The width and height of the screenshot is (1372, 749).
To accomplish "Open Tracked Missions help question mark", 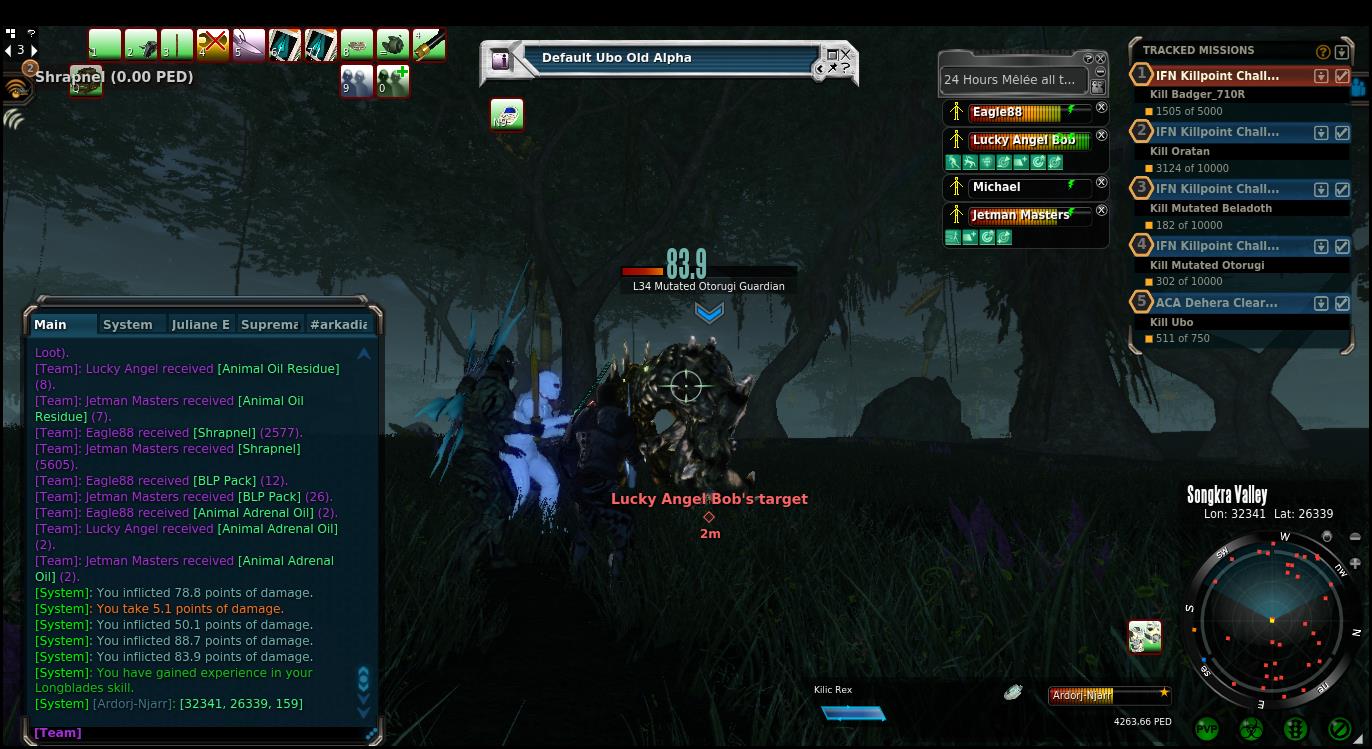I will click(x=1323, y=52).
